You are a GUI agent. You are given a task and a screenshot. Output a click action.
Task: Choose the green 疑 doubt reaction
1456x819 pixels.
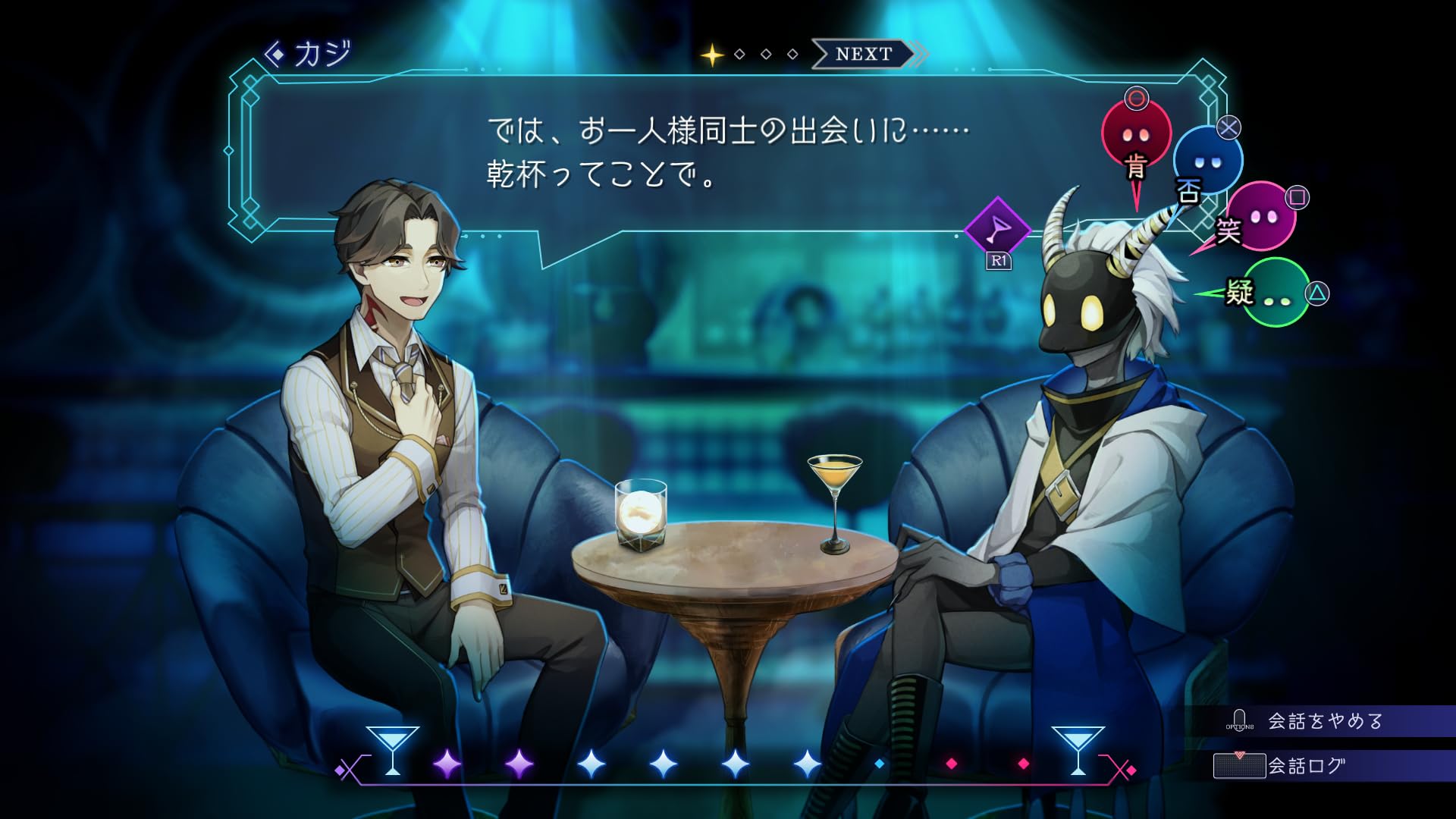(1275, 293)
